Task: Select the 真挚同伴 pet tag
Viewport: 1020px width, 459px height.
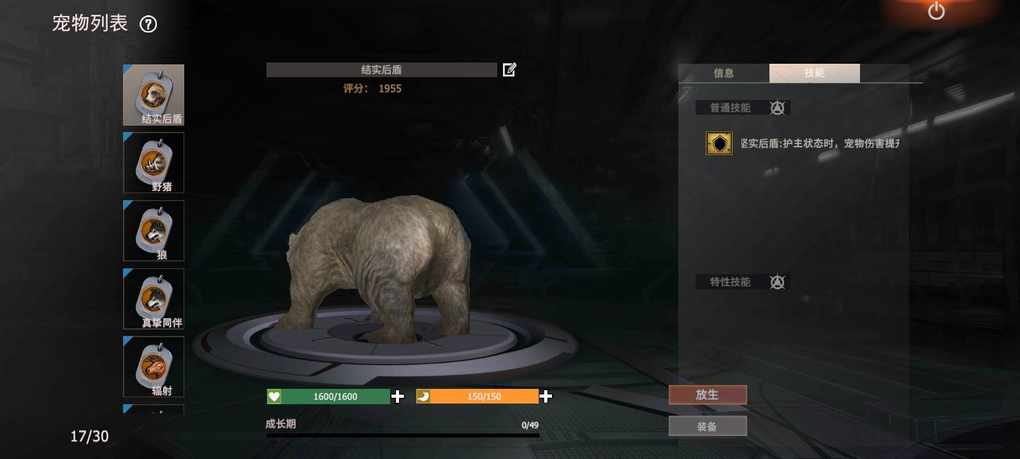Action: click(x=153, y=298)
